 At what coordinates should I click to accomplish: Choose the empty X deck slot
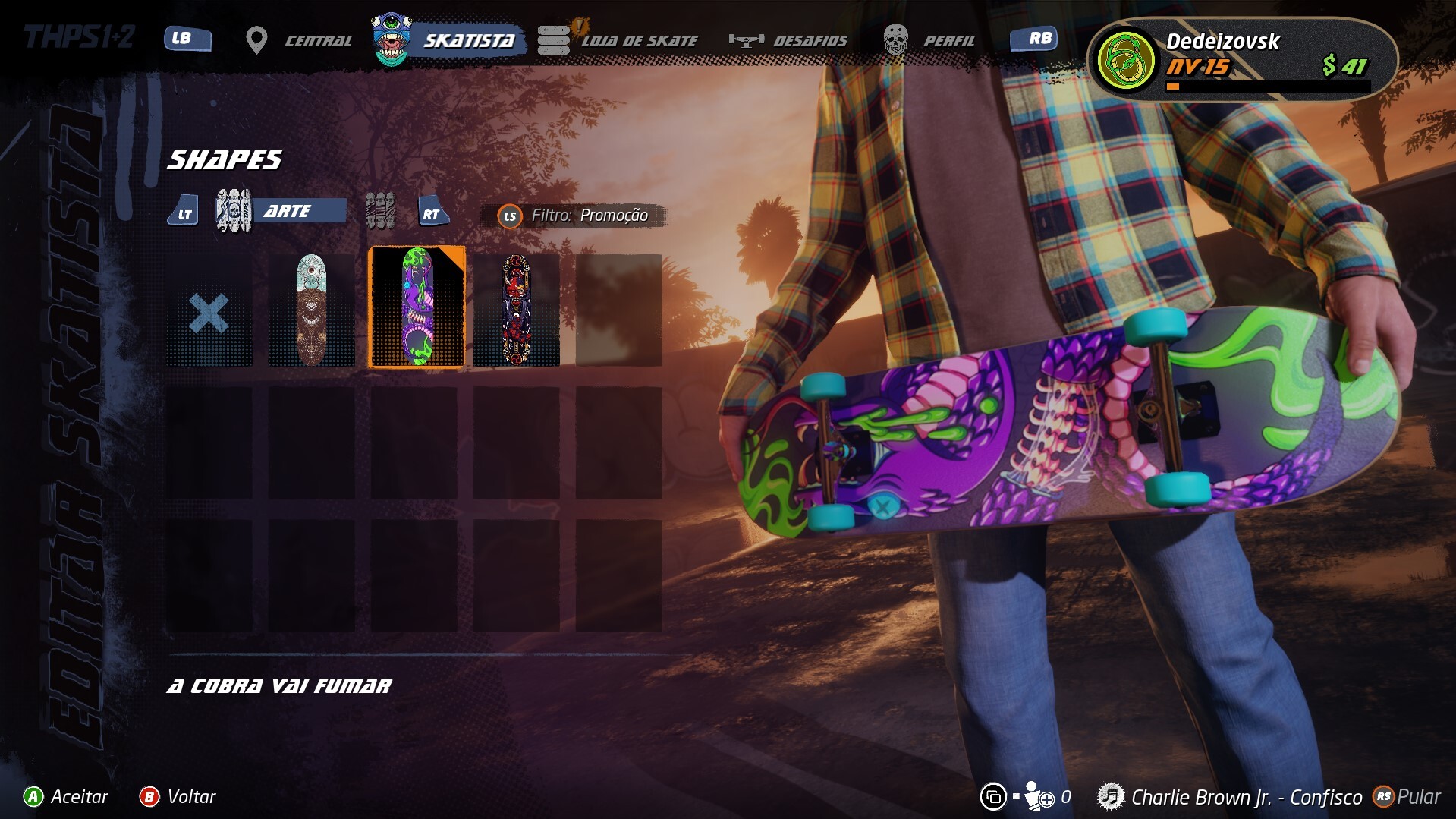[x=209, y=312]
